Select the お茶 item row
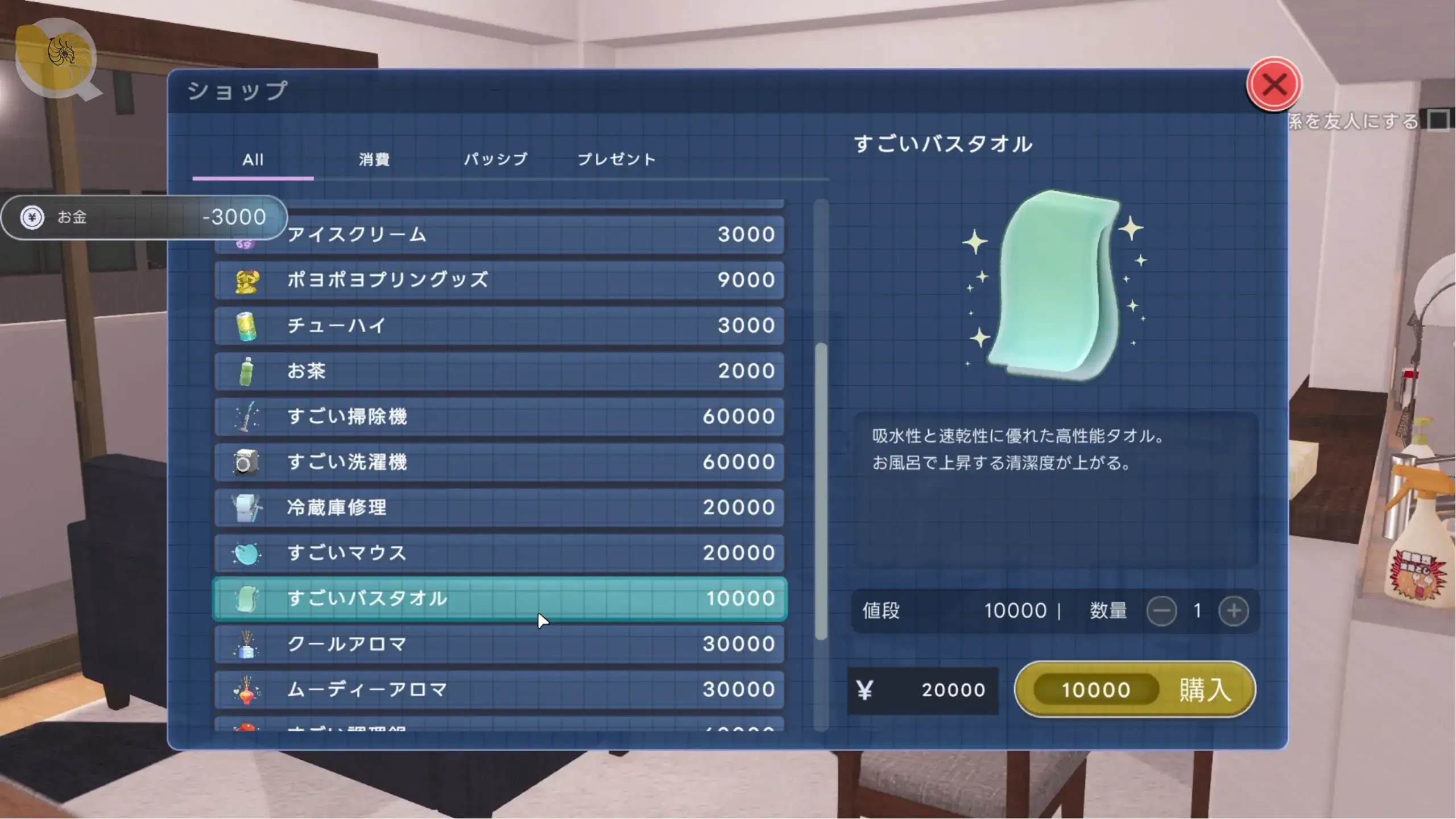 point(499,371)
